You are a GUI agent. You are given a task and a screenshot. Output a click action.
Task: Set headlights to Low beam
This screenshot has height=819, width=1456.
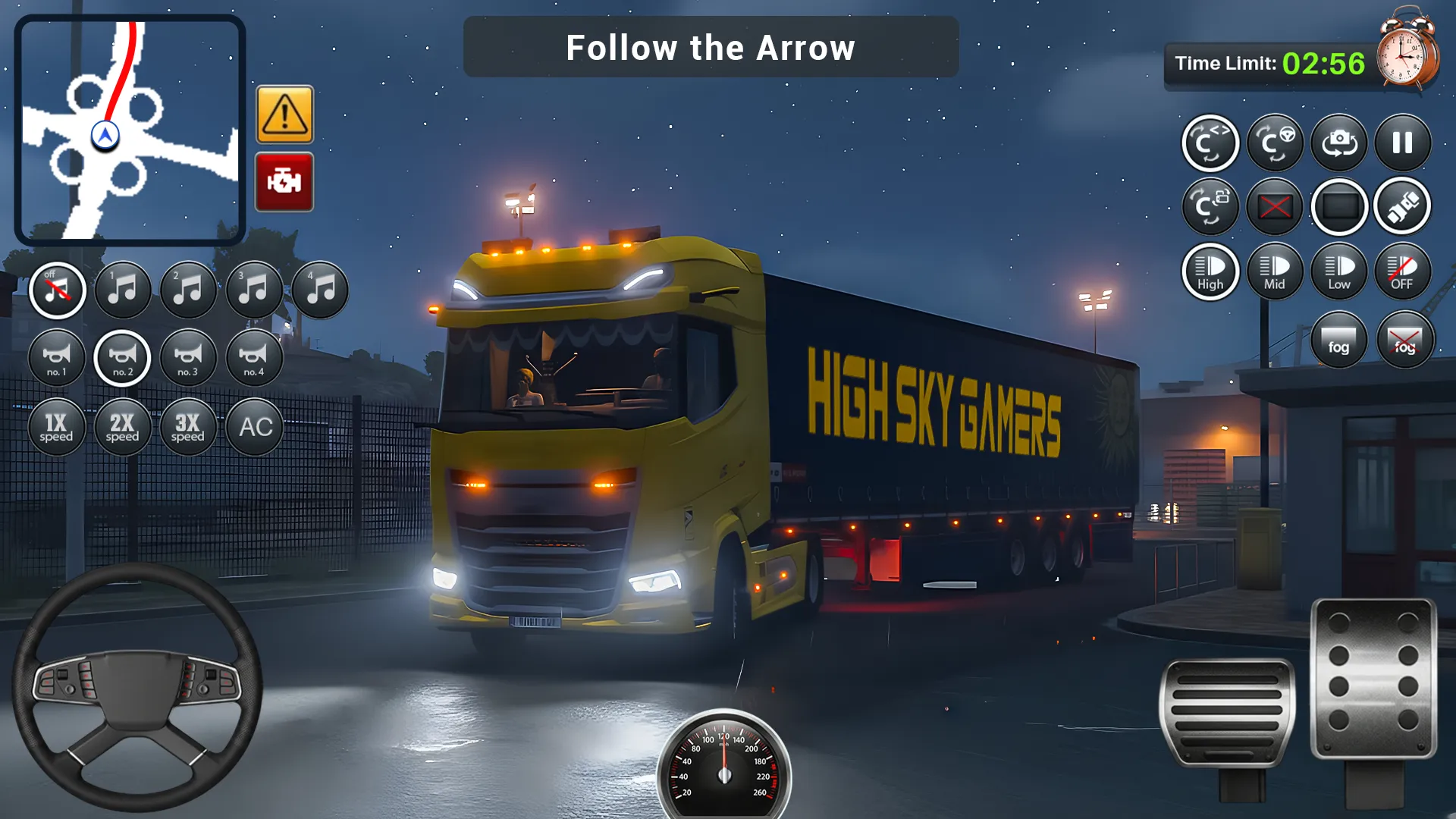[x=1339, y=271]
